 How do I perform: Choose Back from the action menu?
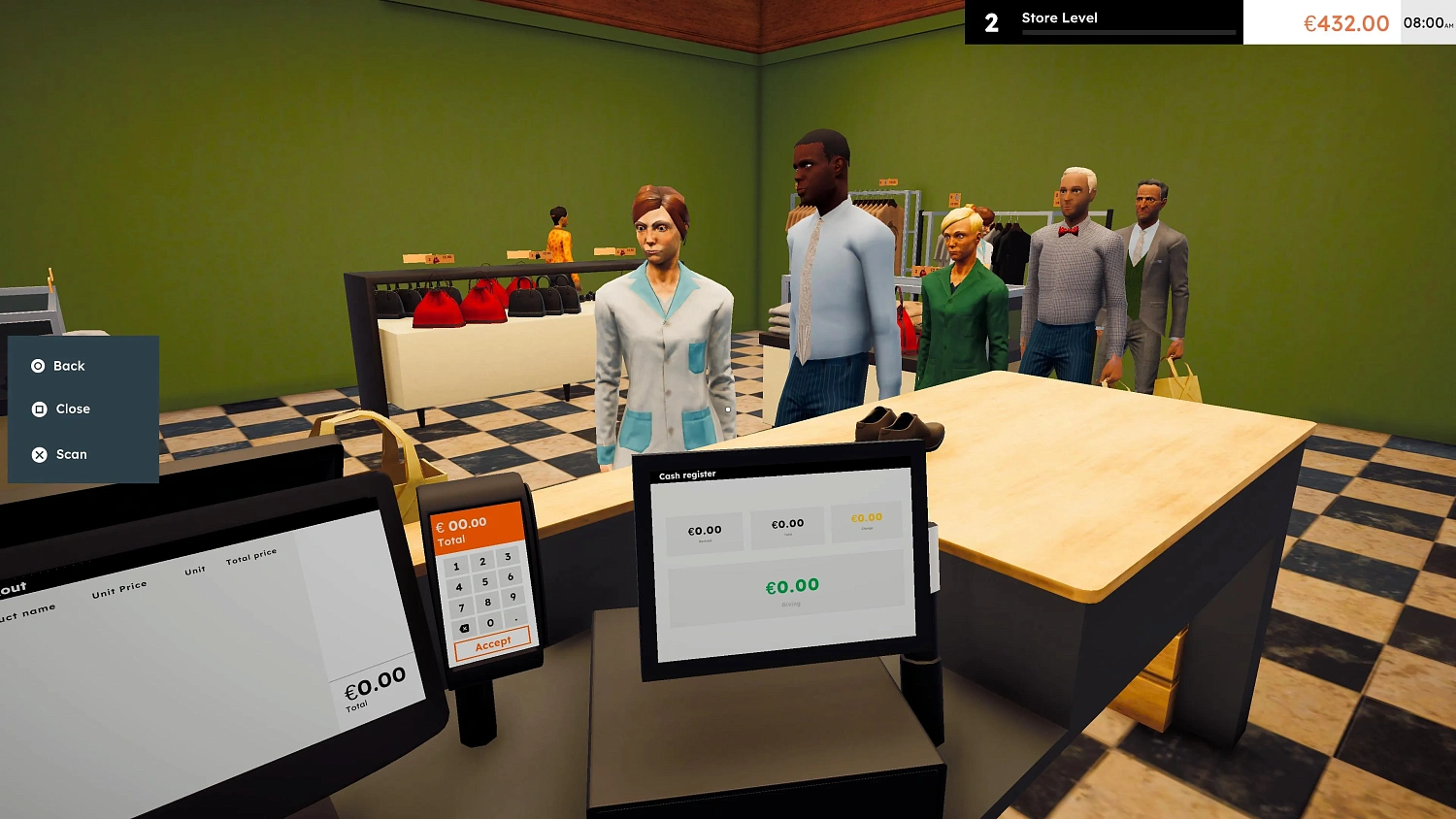68,366
